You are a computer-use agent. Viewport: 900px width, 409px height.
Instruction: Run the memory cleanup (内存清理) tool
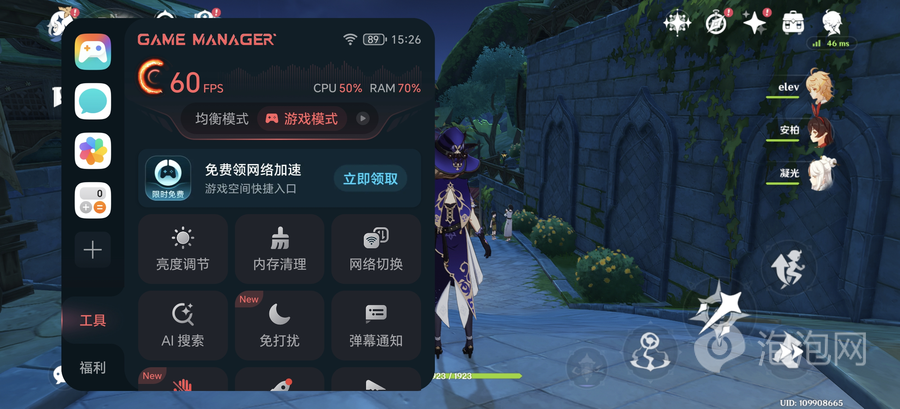[279, 249]
